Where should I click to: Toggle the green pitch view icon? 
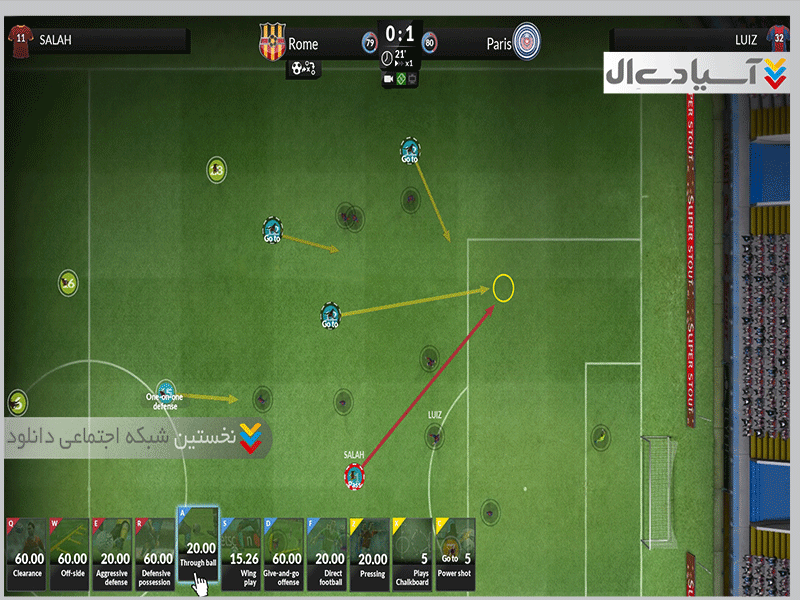coord(401,79)
